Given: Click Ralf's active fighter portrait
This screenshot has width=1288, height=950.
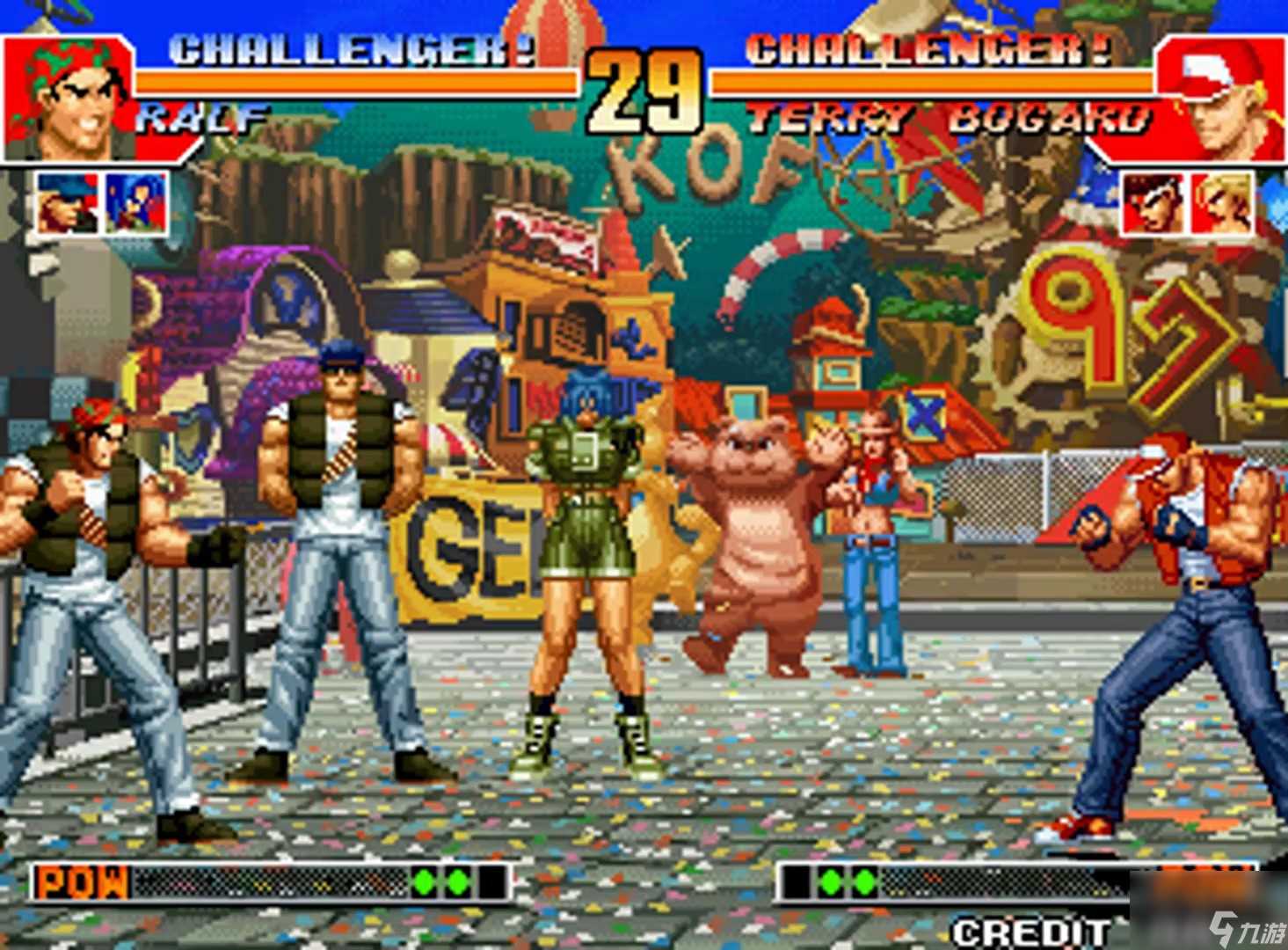Looking at the screenshot, I should pyautogui.click(x=70, y=99).
